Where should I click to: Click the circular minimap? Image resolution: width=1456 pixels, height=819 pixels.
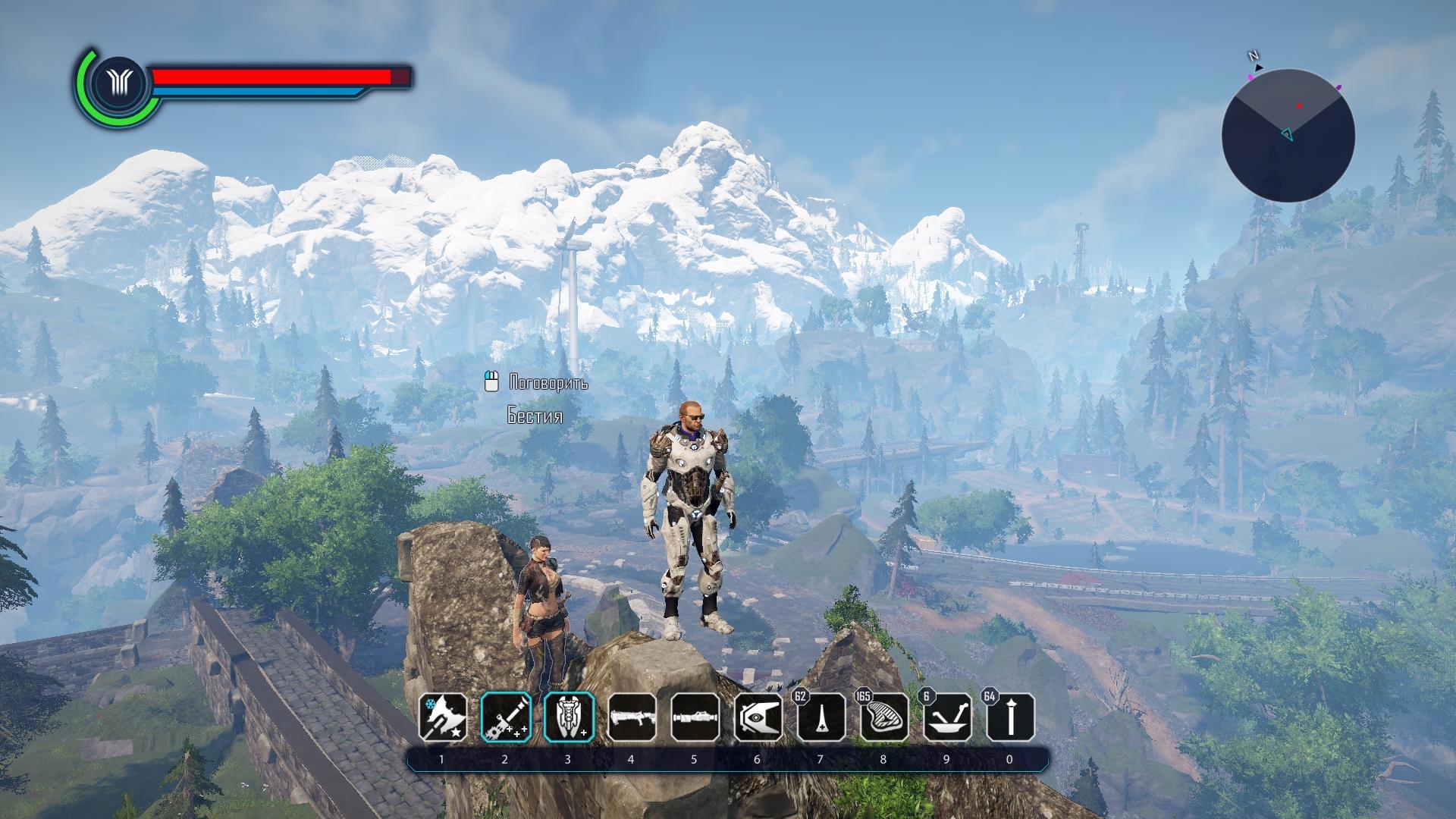click(x=1288, y=135)
